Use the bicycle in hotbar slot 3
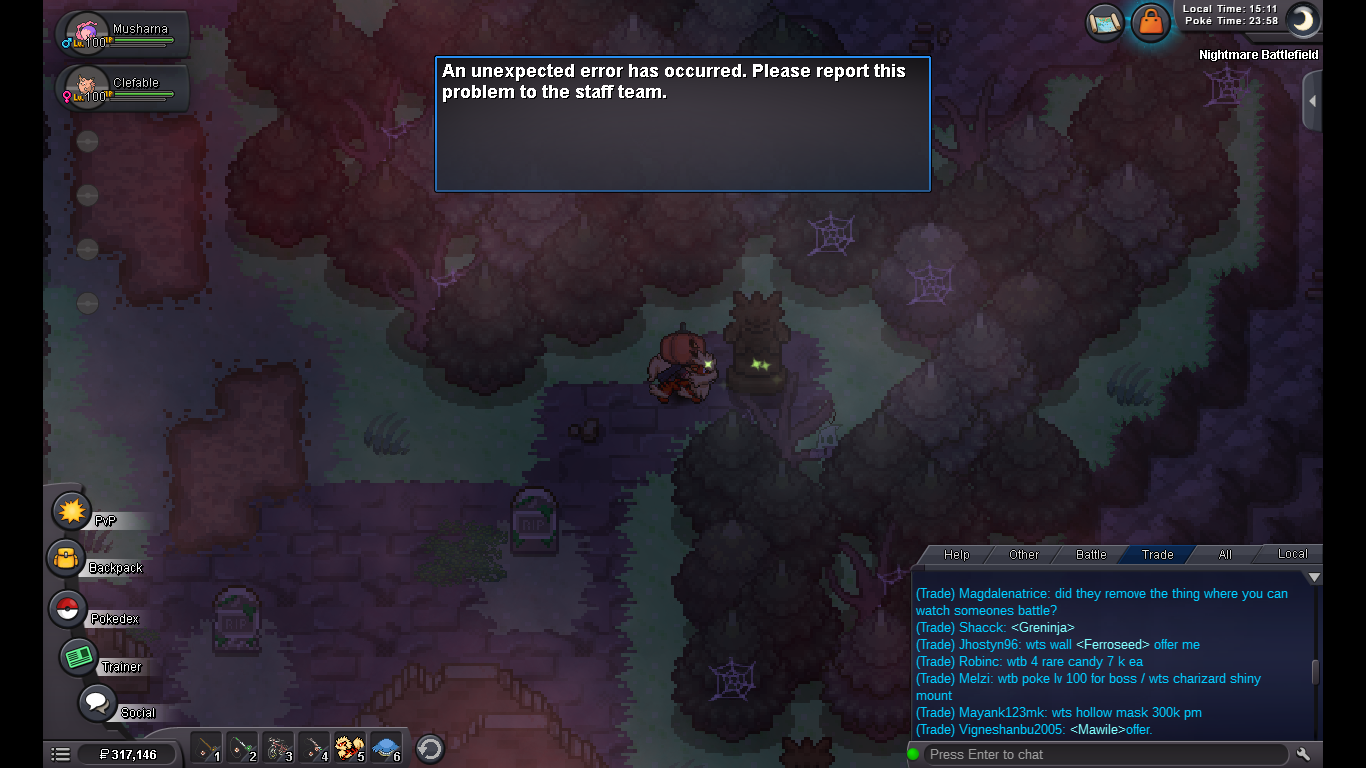Screen dimensions: 1366x768 click(278, 747)
